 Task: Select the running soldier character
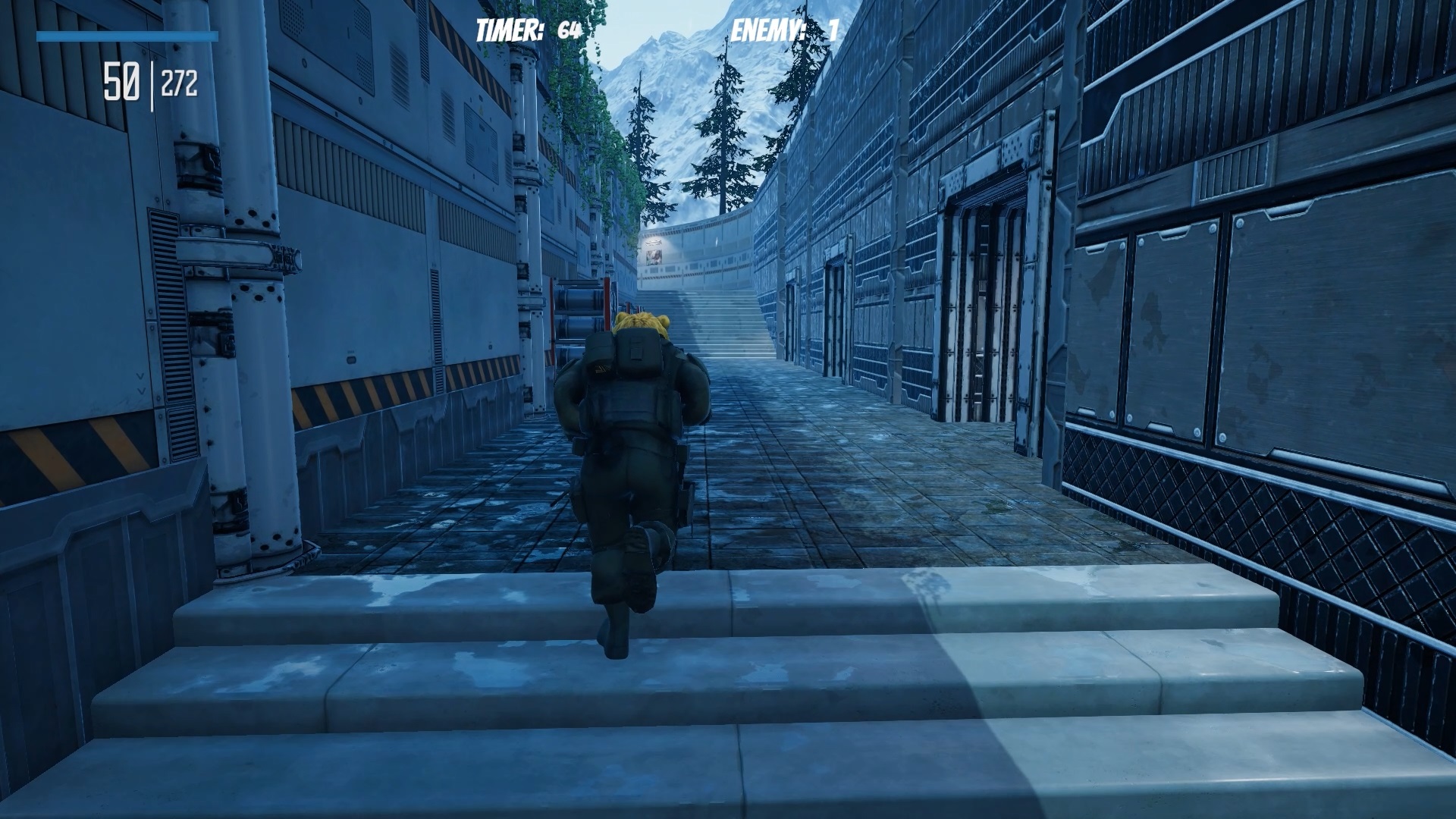point(637,455)
